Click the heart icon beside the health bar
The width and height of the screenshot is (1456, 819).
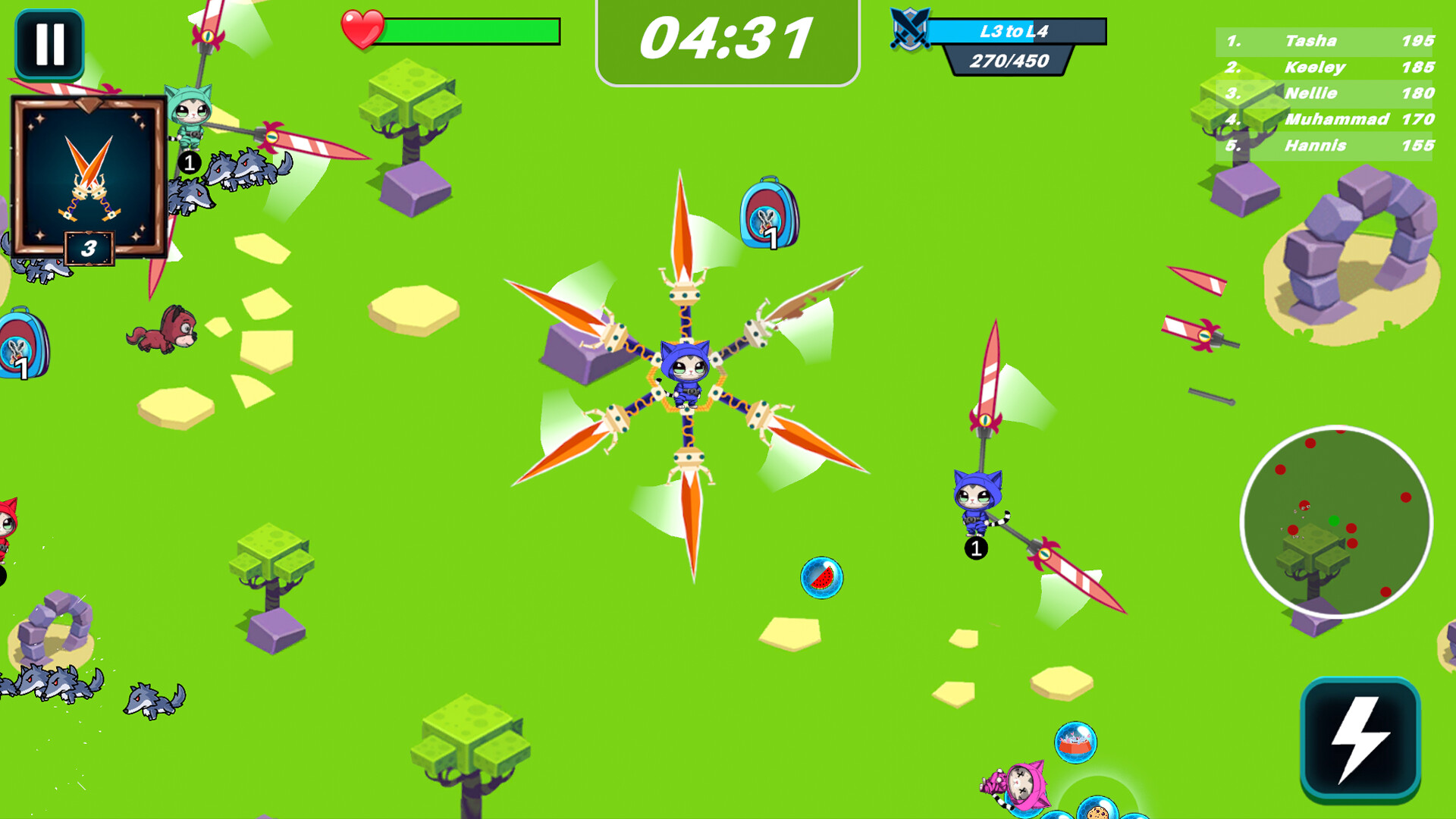[364, 28]
